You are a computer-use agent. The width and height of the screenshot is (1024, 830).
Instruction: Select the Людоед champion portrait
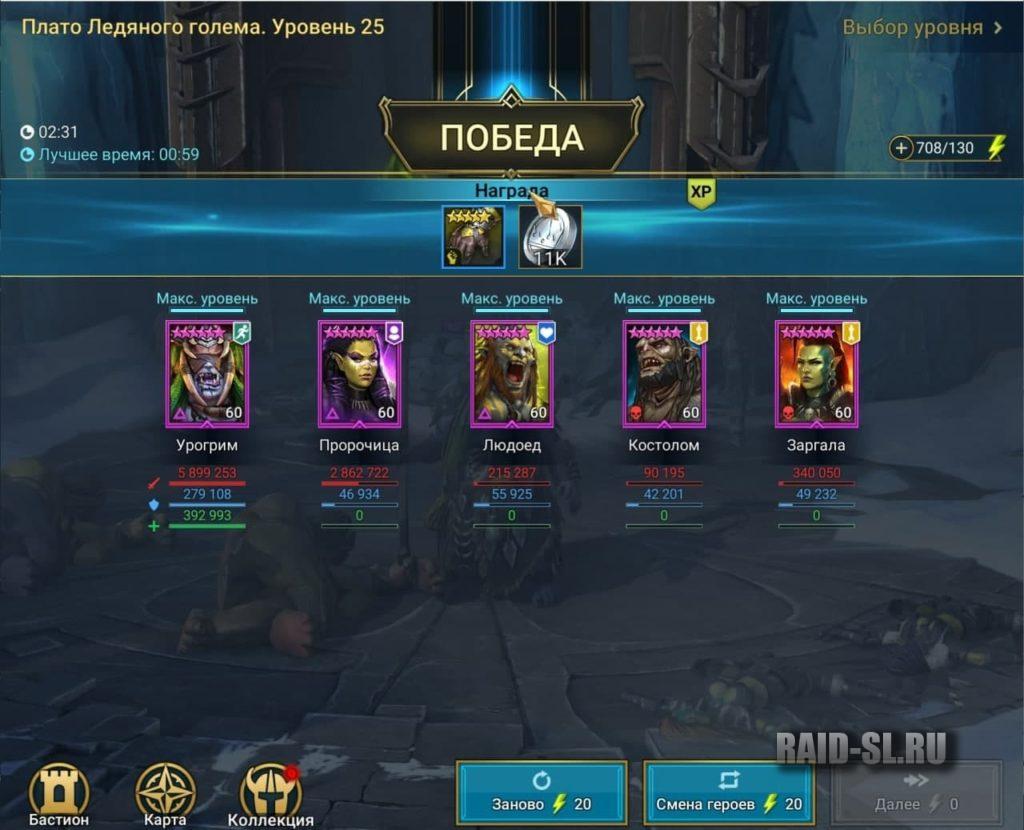tap(512, 374)
